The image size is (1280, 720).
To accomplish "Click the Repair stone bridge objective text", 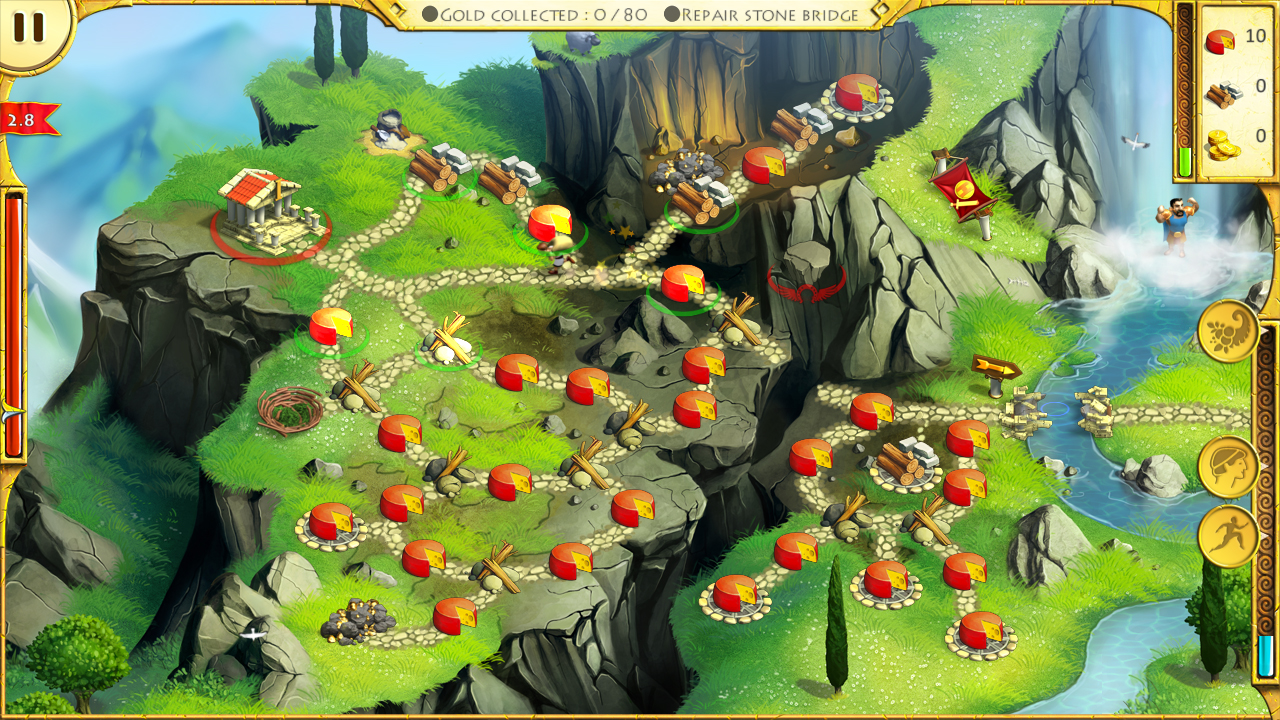I will (768, 14).
